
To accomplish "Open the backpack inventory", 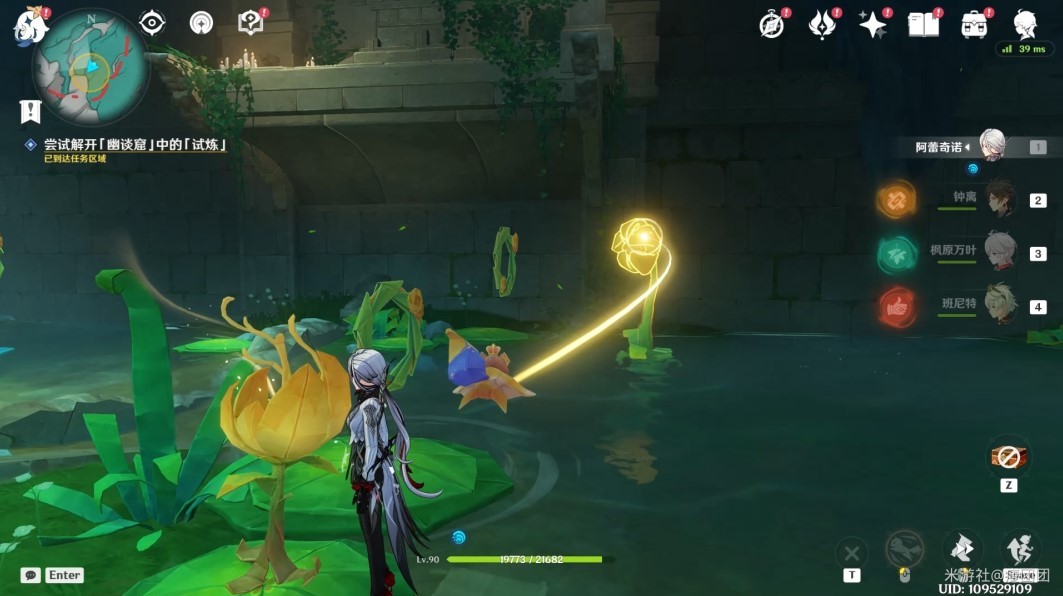I will [x=974, y=25].
